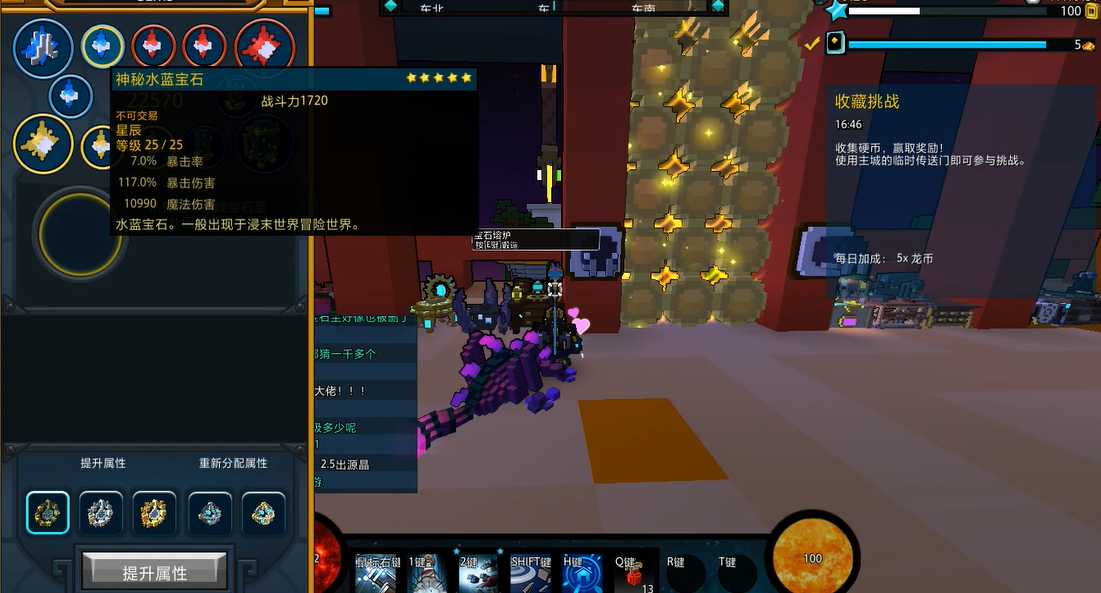1101x593 pixels.
Task: Choose the small blue gem with yellow ring
Action: click(x=102, y=45)
